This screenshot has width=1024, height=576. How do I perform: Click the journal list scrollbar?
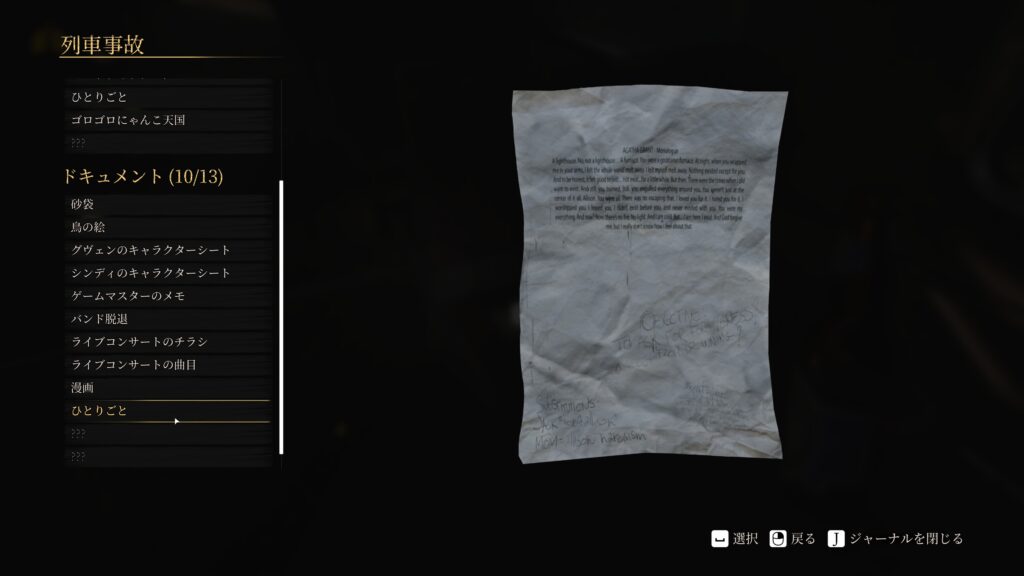point(281,317)
